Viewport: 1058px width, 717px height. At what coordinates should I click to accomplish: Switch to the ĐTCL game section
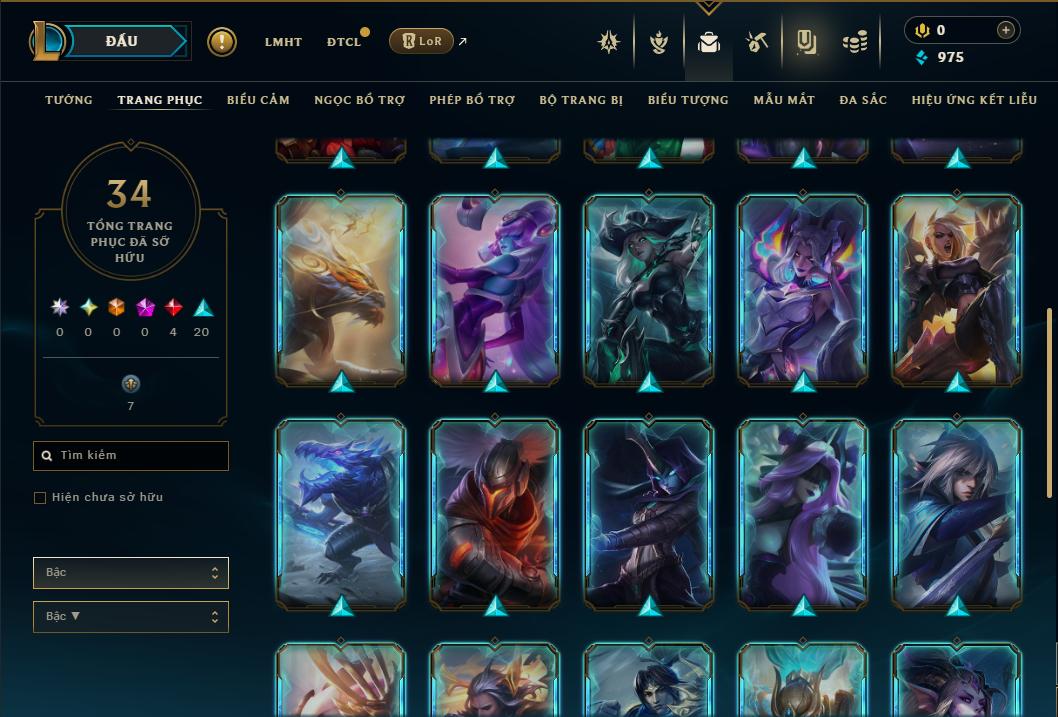click(x=344, y=42)
